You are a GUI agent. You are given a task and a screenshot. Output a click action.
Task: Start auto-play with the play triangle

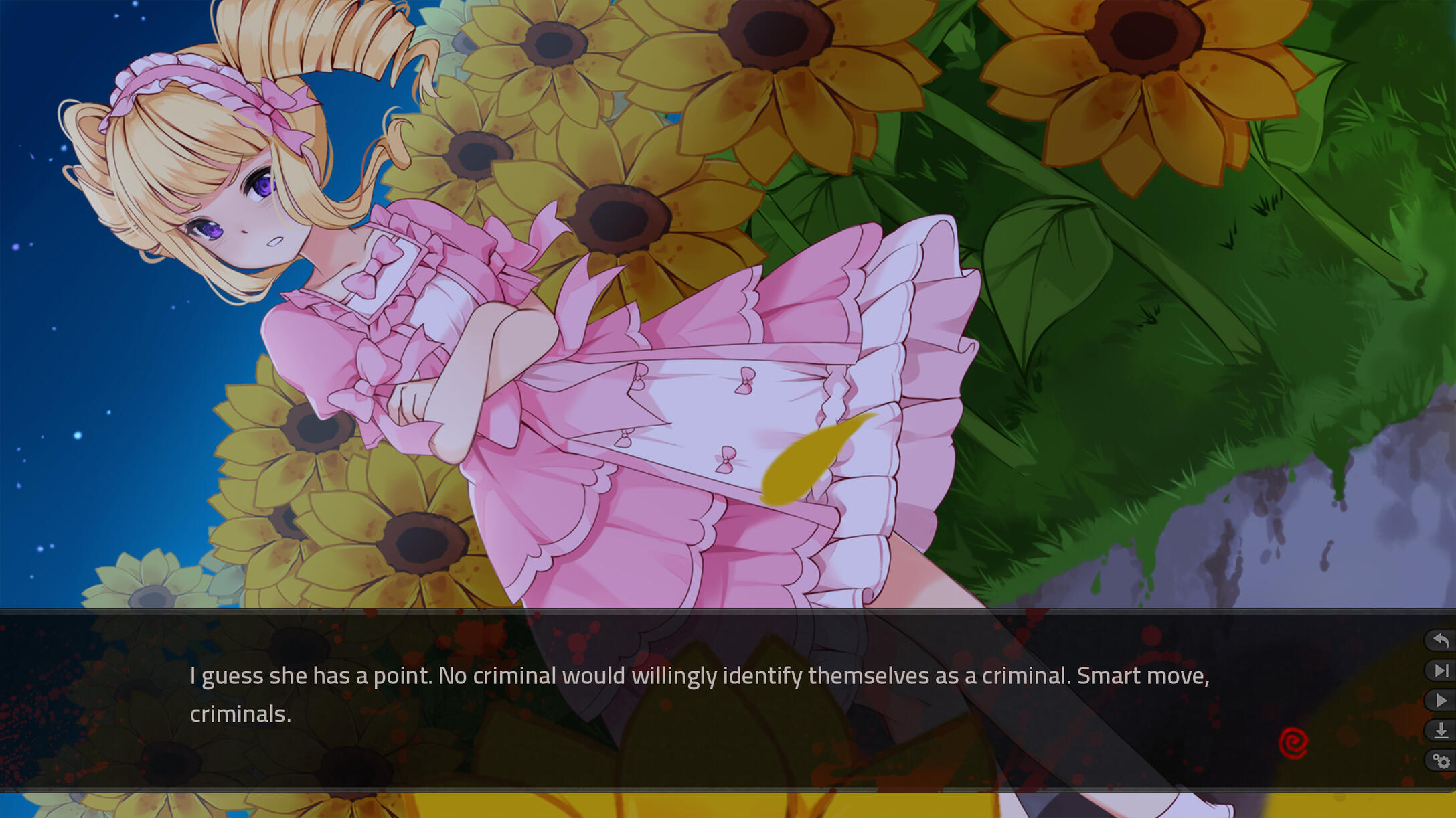(1441, 700)
